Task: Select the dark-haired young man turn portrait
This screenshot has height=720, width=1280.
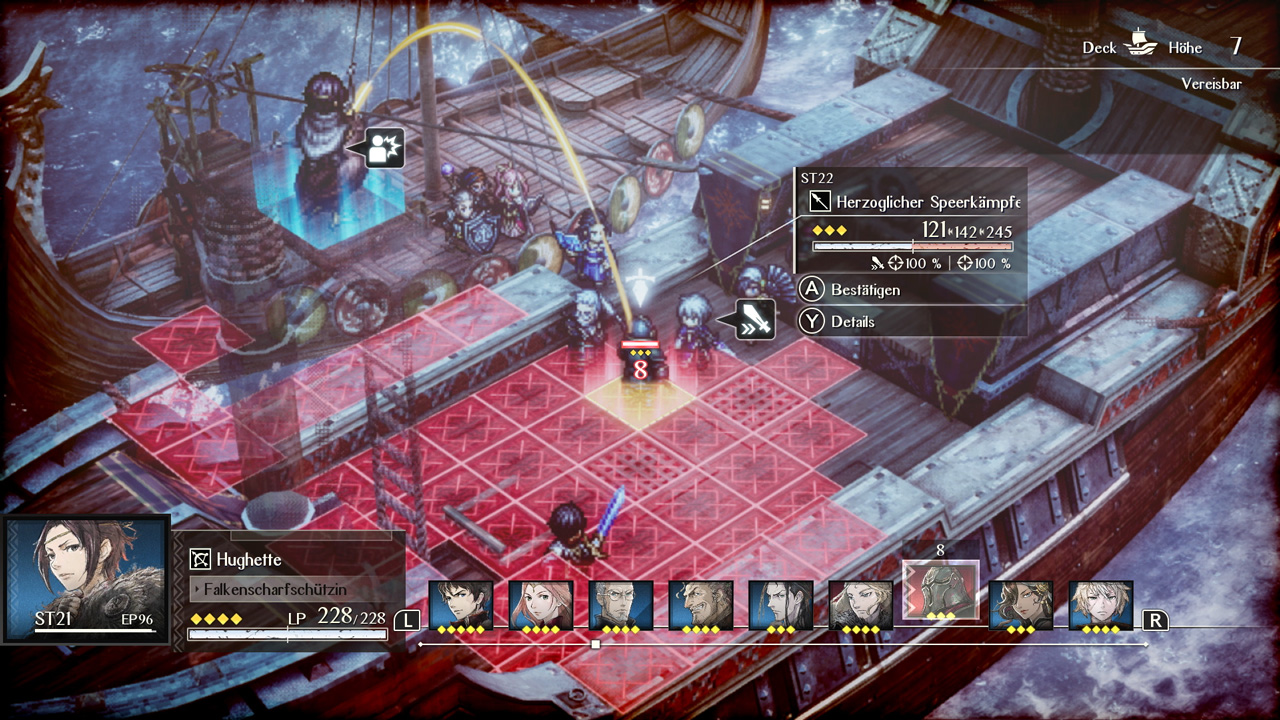Action: tap(461, 604)
